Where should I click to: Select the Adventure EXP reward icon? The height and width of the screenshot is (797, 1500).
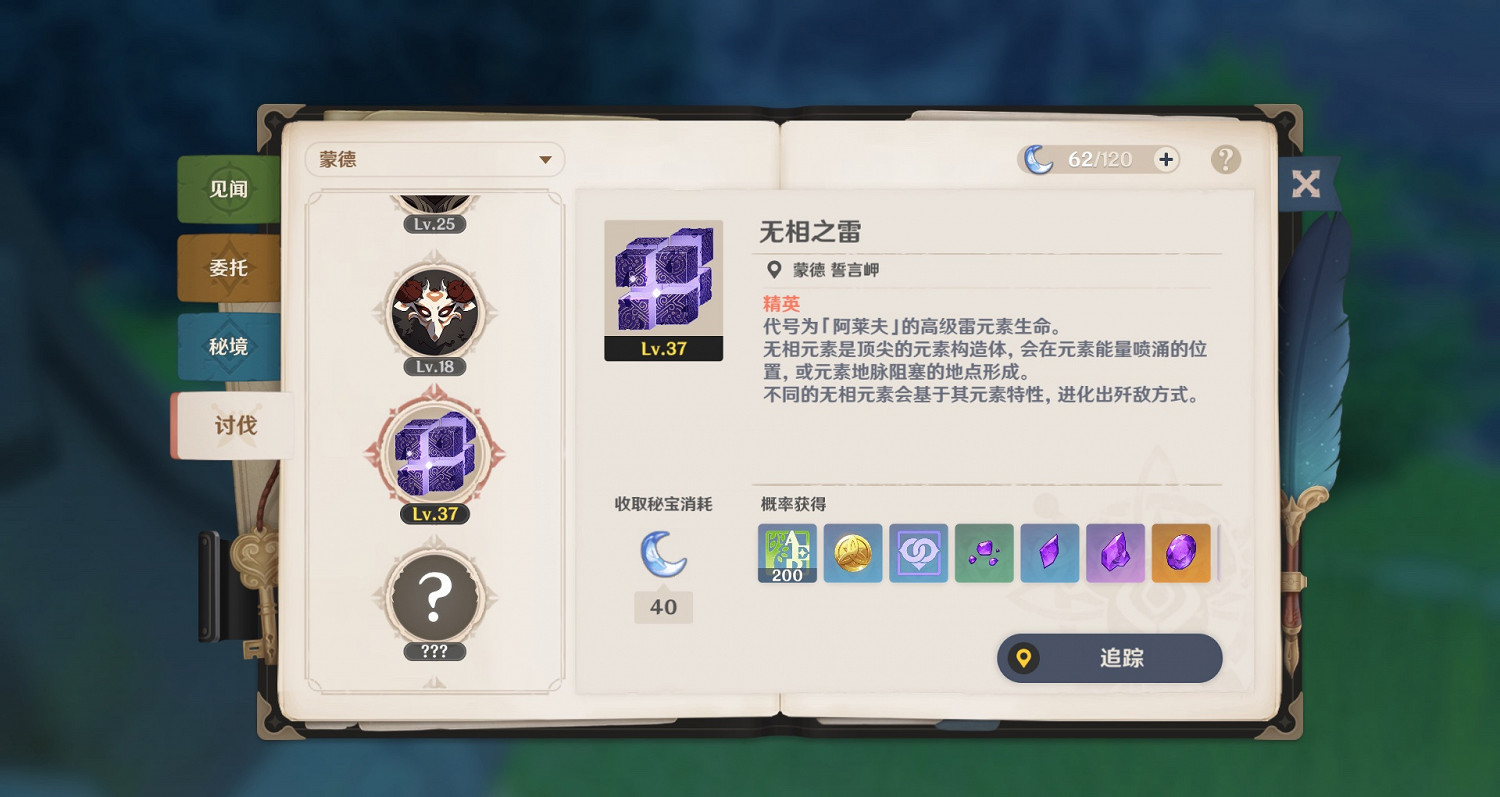[x=786, y=552]
